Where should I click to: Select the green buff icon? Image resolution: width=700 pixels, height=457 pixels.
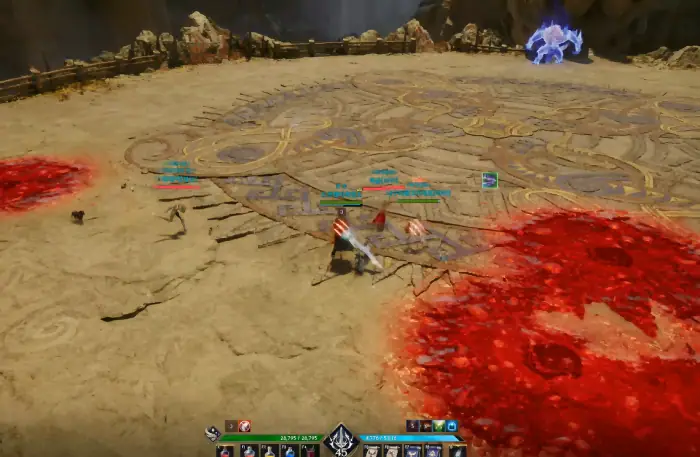[439, 426]
